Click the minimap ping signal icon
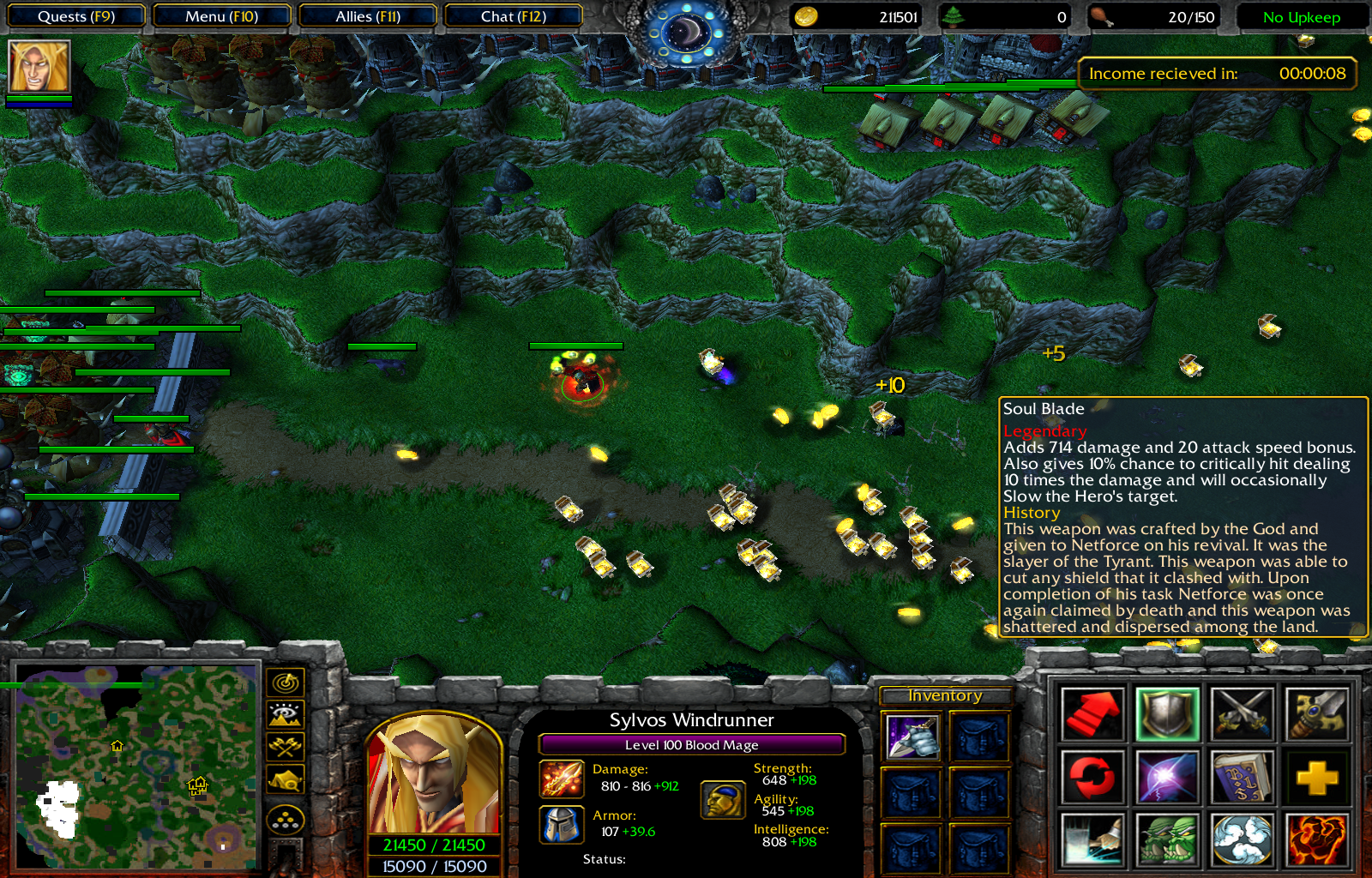The height and width of the screenshot is (878, 1372). [x=286, y=683]
